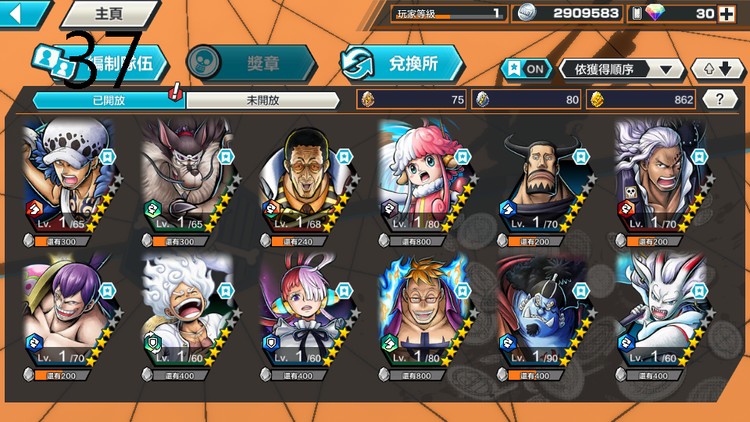Open the 兌換所 exchange shop
Viewport: 750px width, 422px height.
click(402, 62)
